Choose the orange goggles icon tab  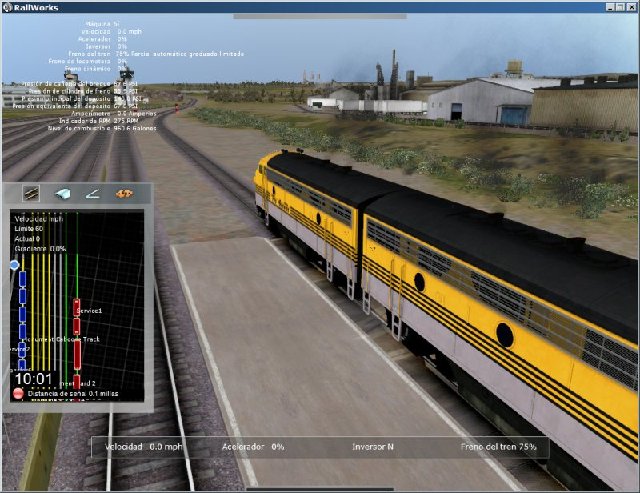pos(125,194)
